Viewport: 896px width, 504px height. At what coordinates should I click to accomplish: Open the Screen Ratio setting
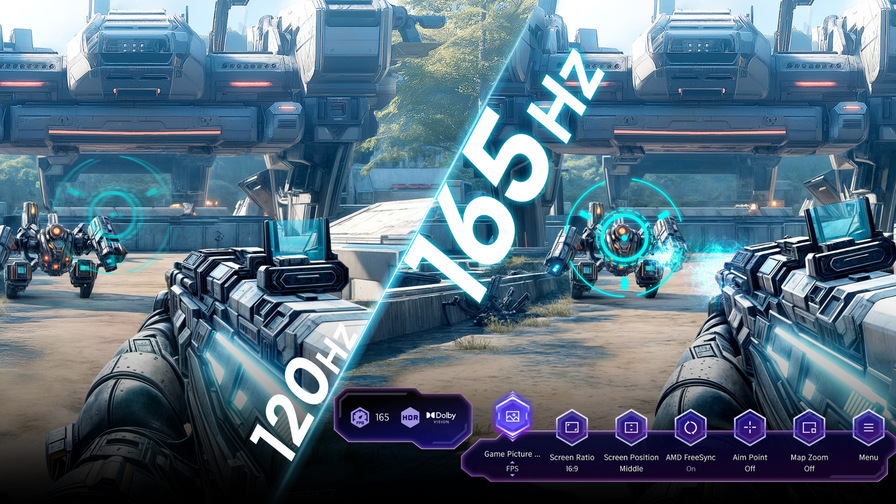572,428
